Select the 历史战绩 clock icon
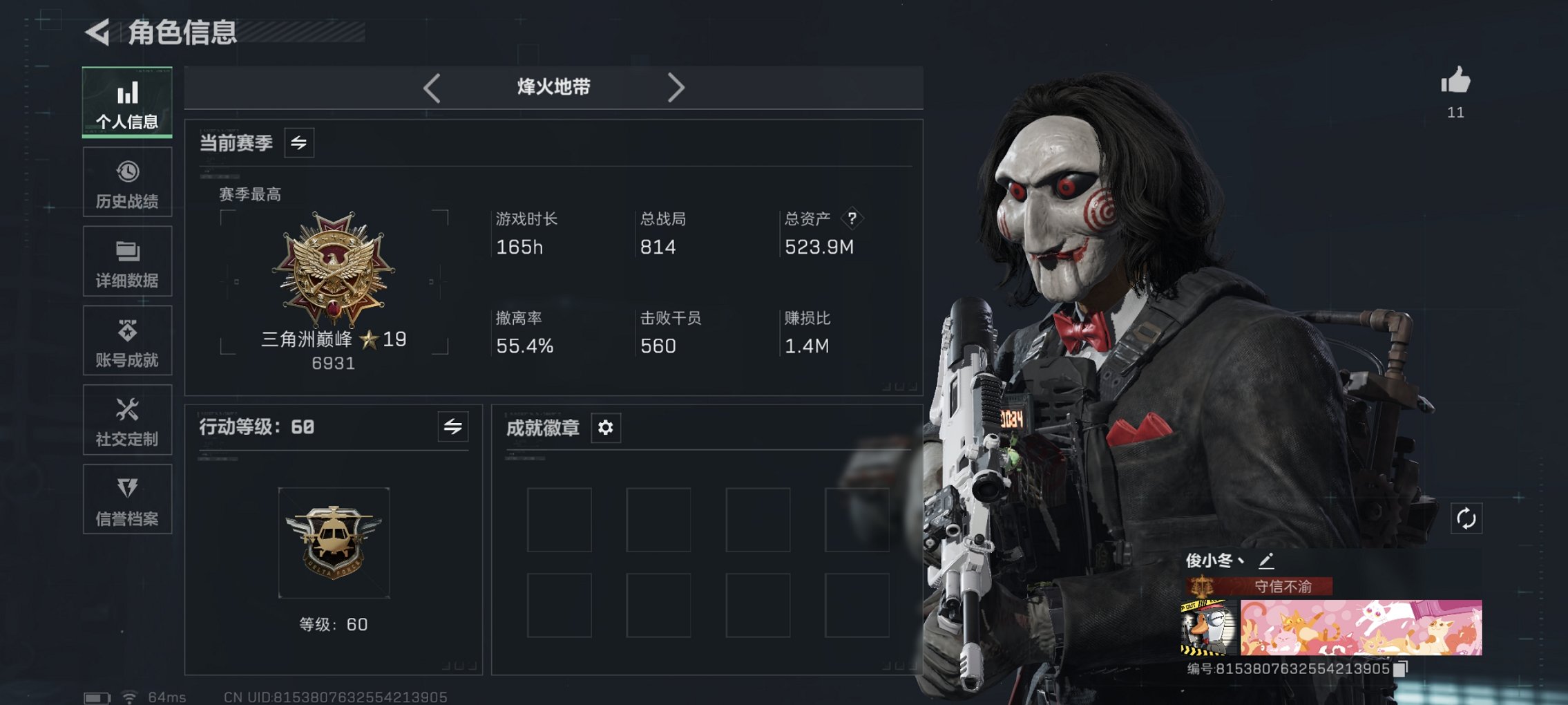Screen dimensions: 1568x705 click(x=127, y=170)
